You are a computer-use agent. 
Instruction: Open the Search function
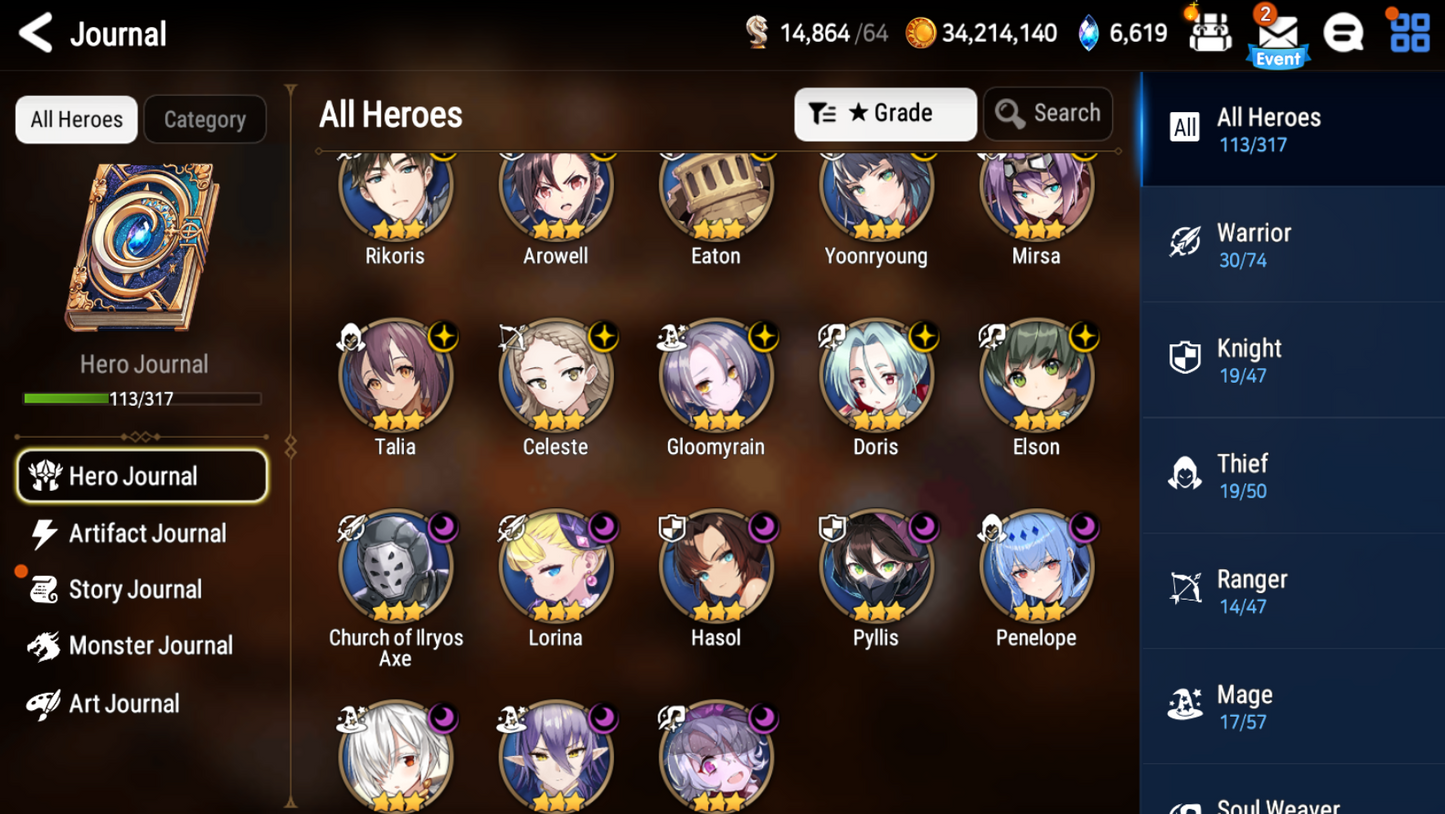click(x=1047, y=113)
